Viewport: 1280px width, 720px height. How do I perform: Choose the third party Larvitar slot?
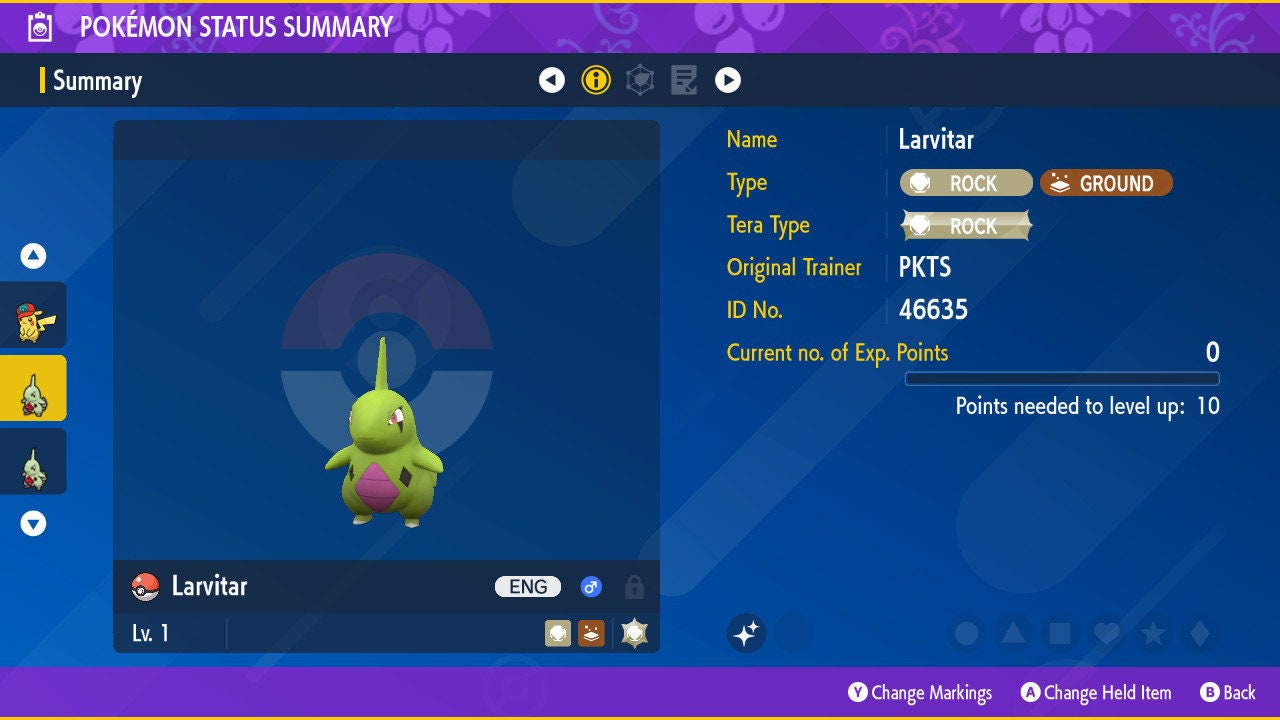click(x=33, y=461)
